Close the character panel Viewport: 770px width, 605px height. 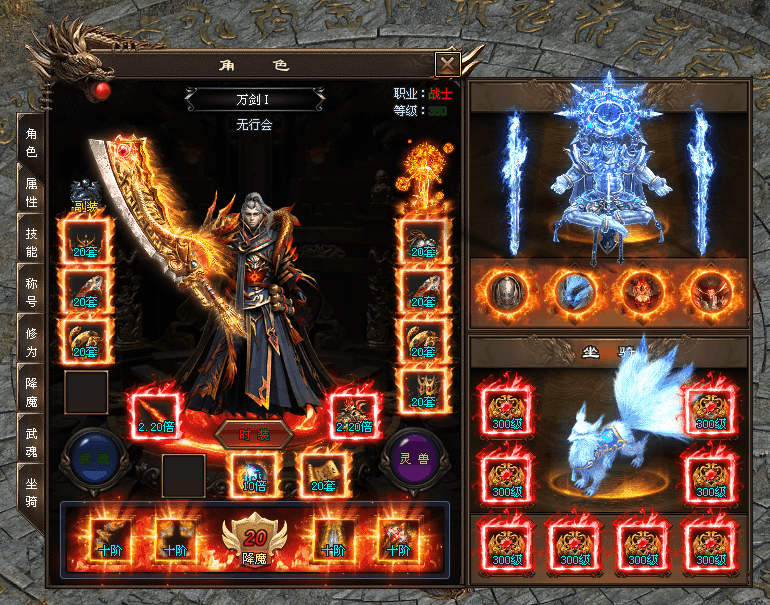447,65
